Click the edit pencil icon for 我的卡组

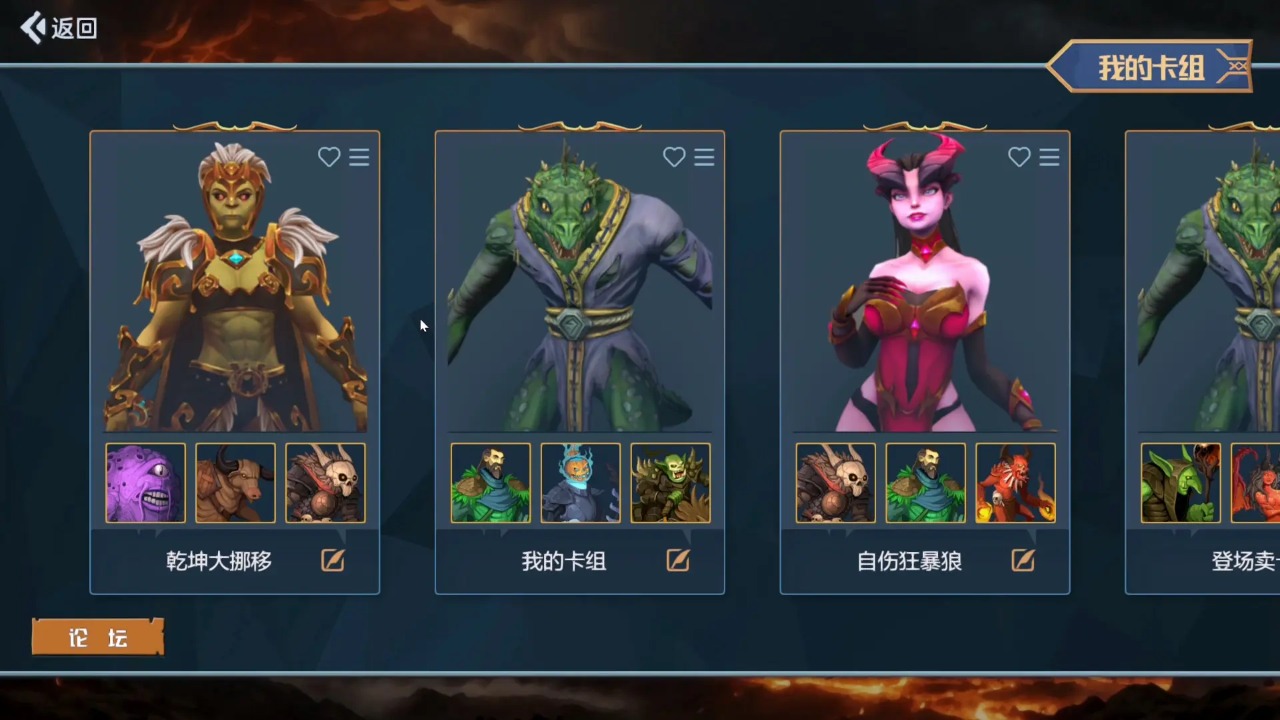click(677, 561)
